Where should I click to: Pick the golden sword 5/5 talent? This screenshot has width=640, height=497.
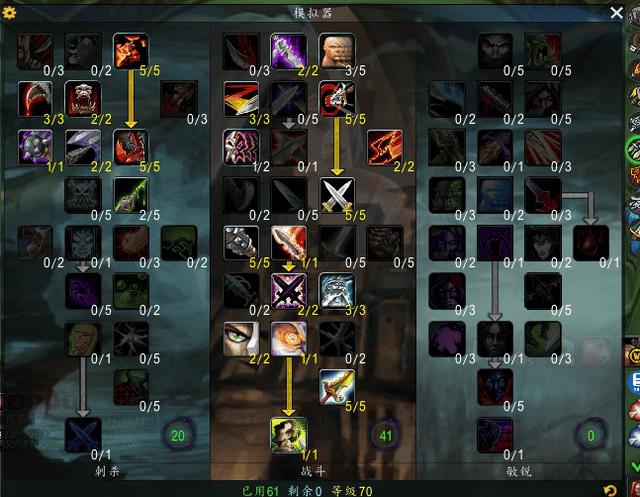(x=336, y=386)
